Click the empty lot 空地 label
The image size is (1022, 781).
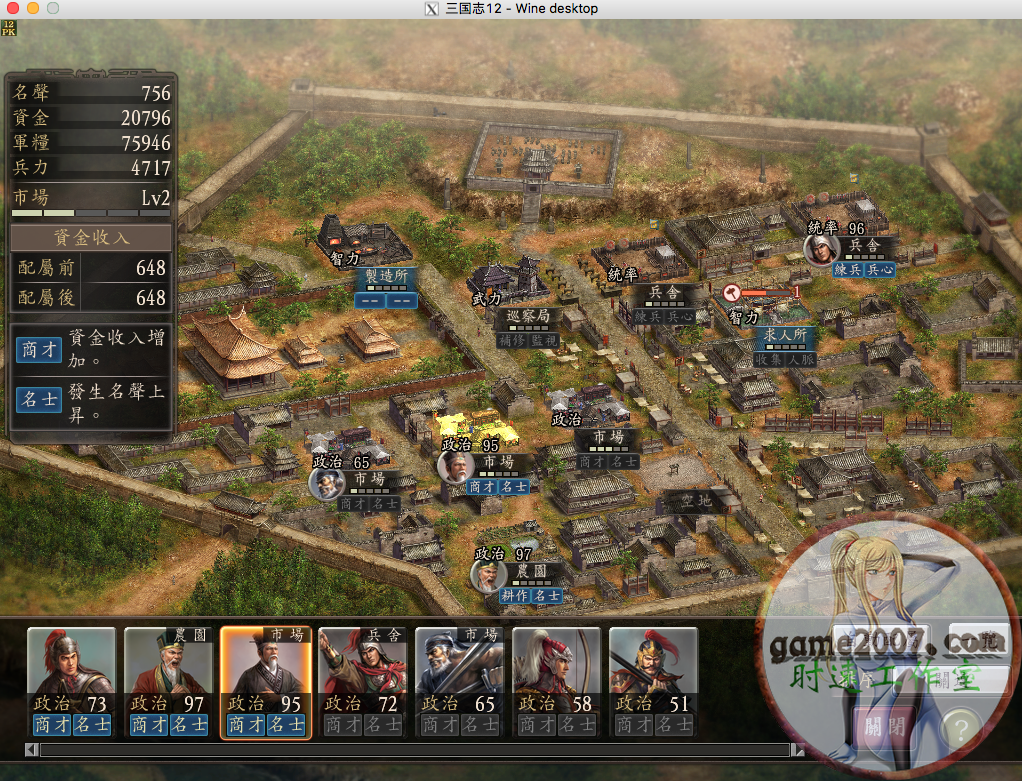coord(696,500)
